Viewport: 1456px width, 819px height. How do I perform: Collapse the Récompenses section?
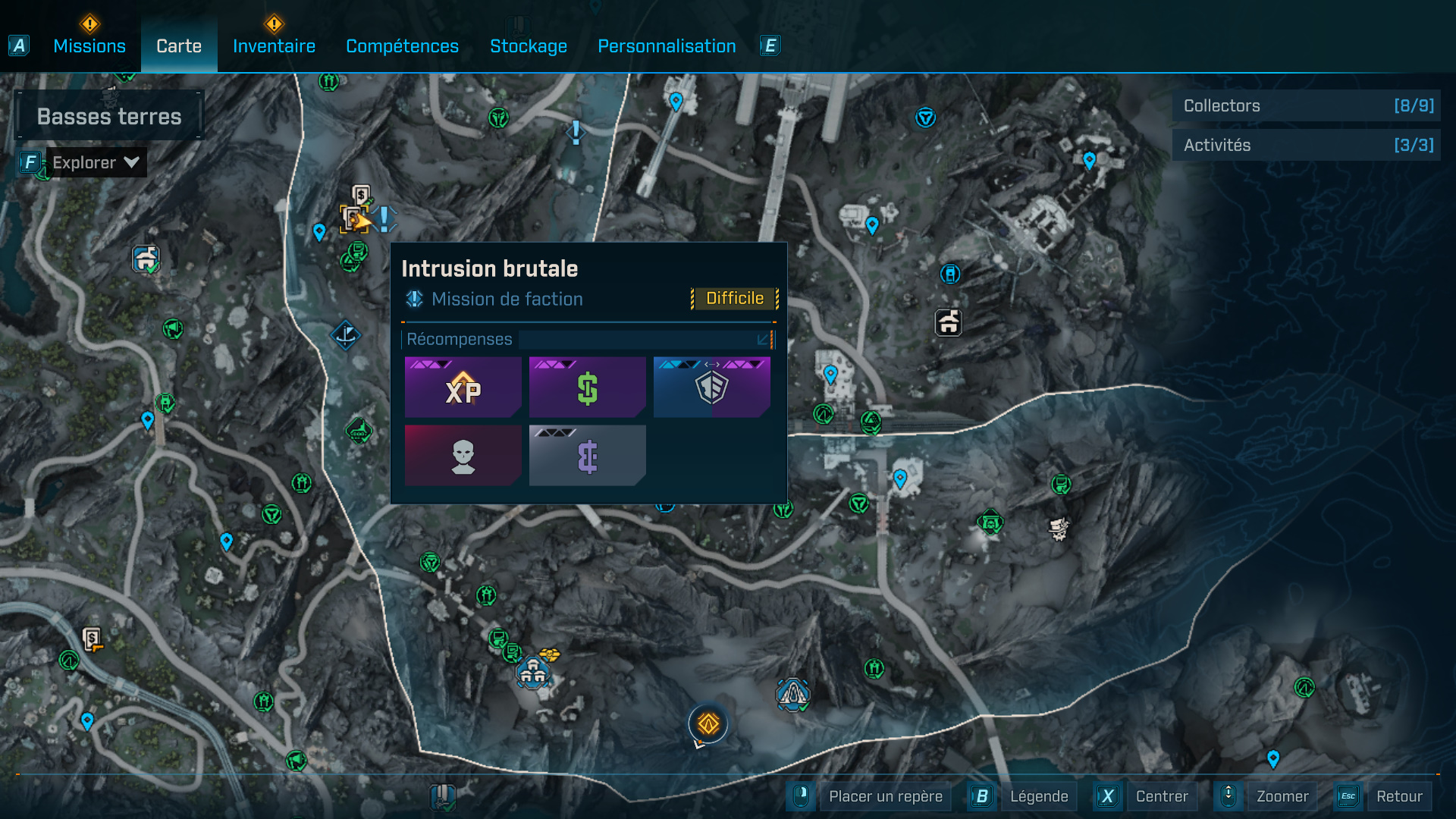764,339
